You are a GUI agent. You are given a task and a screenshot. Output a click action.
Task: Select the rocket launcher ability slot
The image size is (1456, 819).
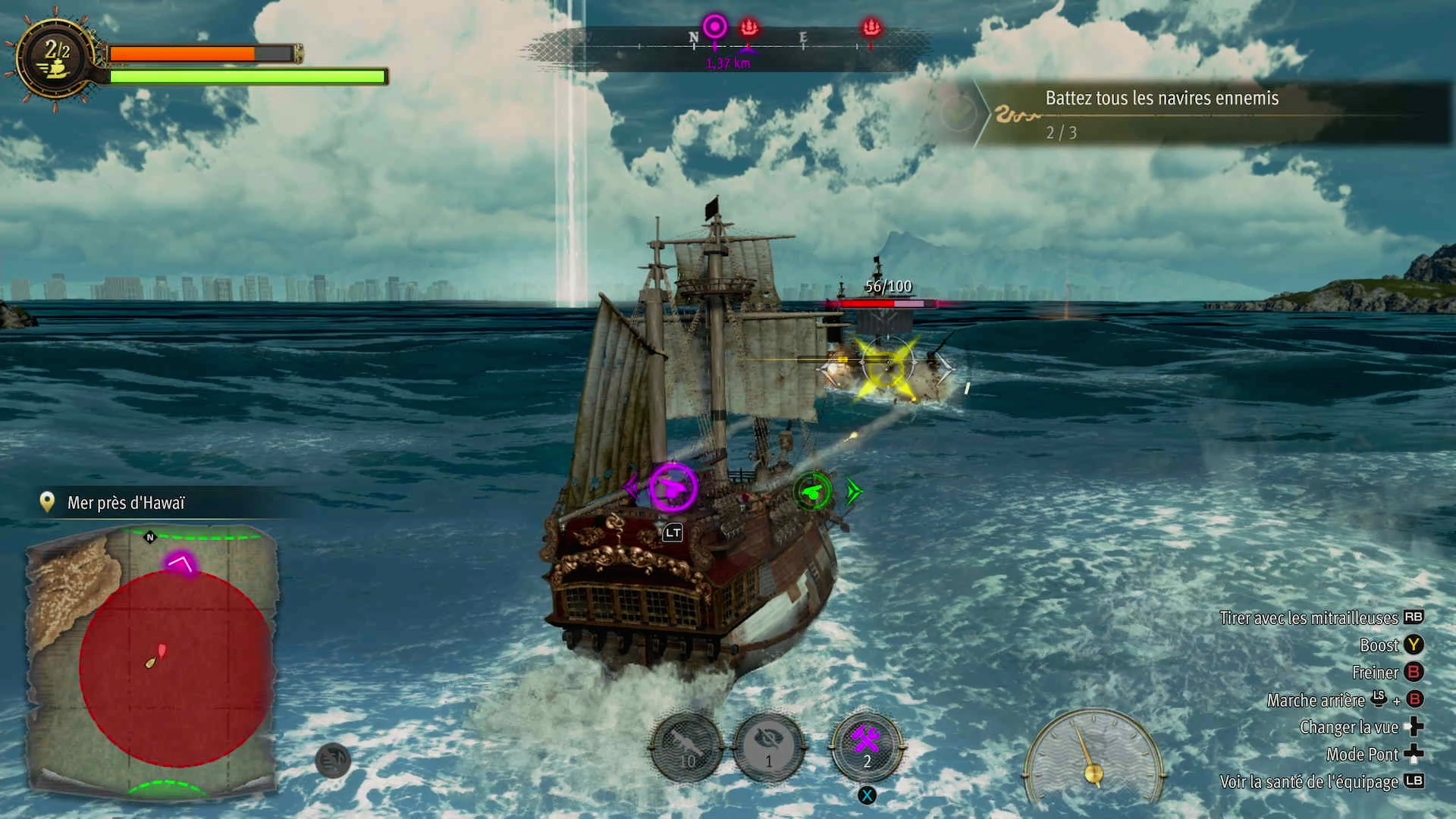tap(687, 748)
